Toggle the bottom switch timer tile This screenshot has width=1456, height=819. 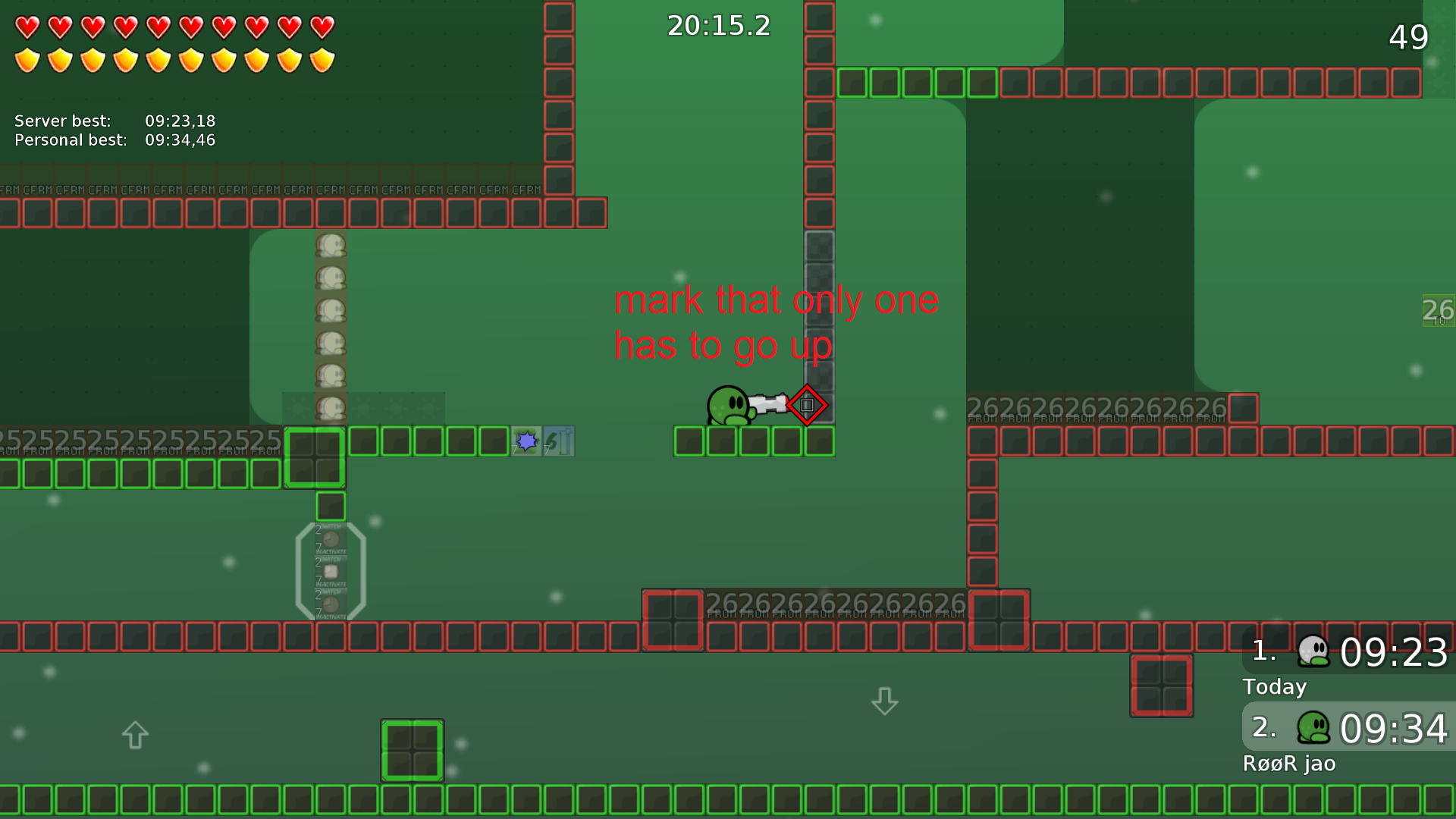point(331,604)
